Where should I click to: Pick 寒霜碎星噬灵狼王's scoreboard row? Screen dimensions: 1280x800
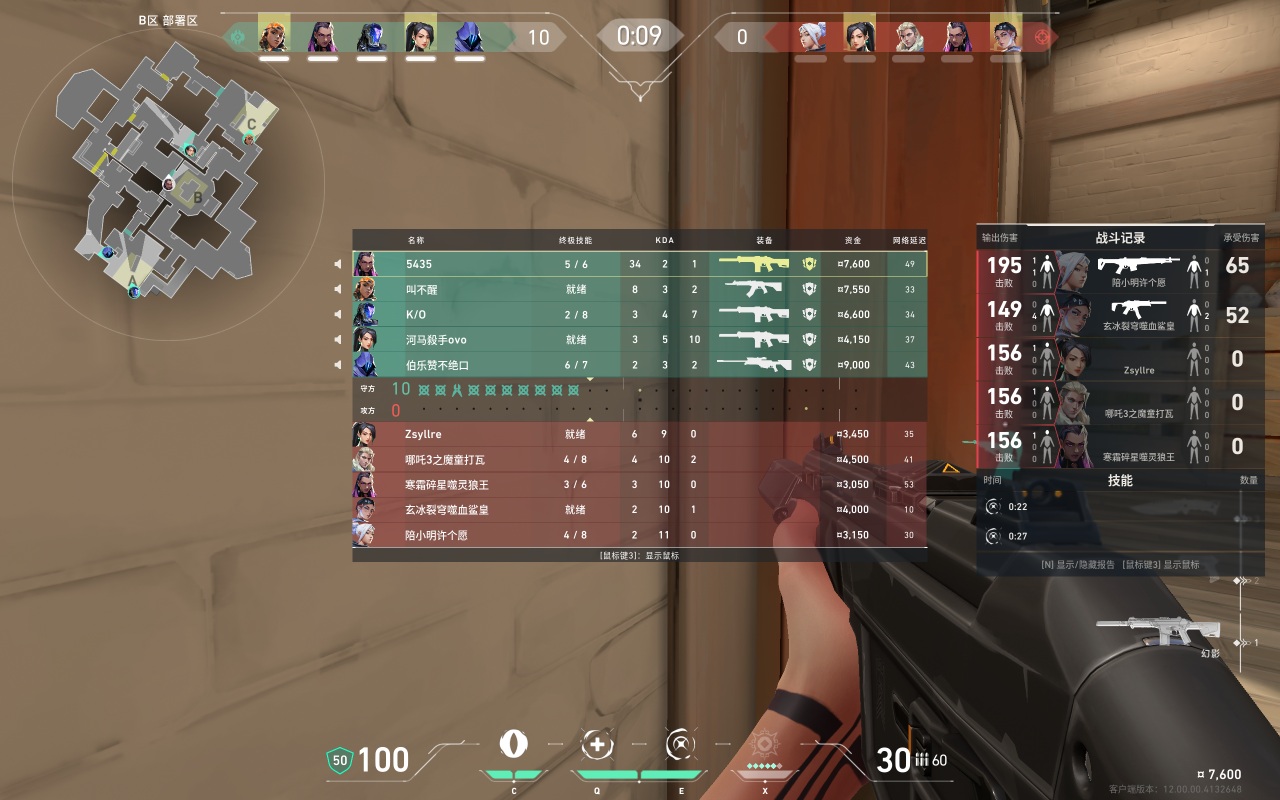coord(640,485)
